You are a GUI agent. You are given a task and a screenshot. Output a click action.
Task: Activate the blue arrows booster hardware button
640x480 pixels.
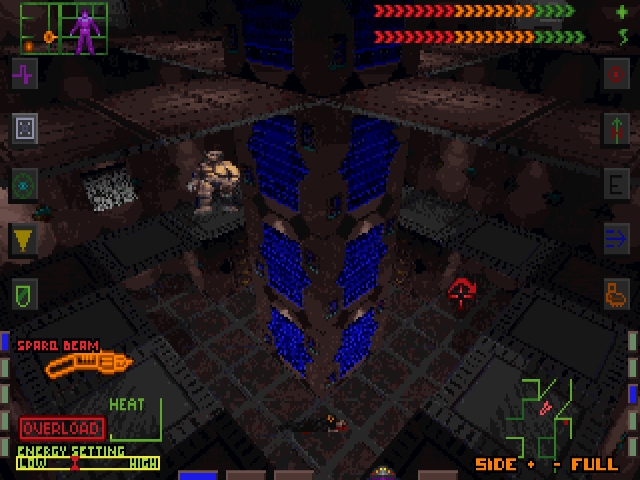click(616, 239)
